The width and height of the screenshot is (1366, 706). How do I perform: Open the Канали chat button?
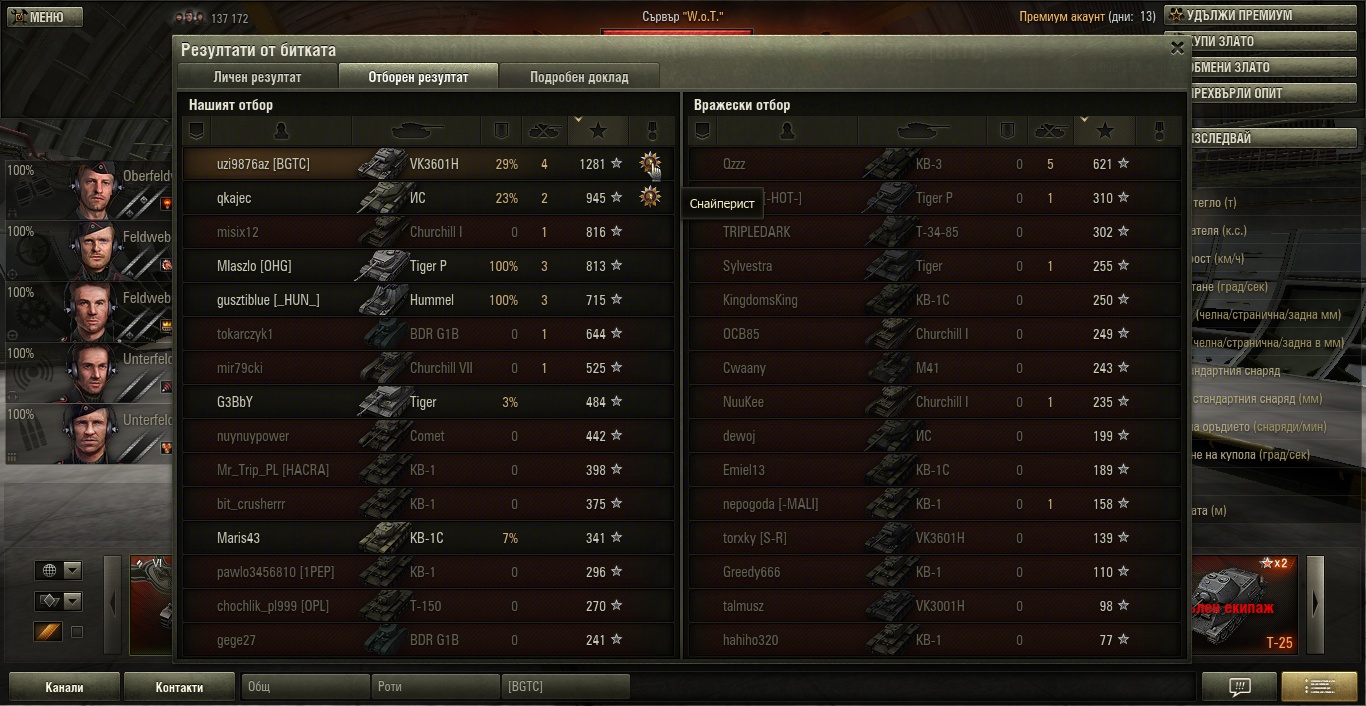point(64,687)
